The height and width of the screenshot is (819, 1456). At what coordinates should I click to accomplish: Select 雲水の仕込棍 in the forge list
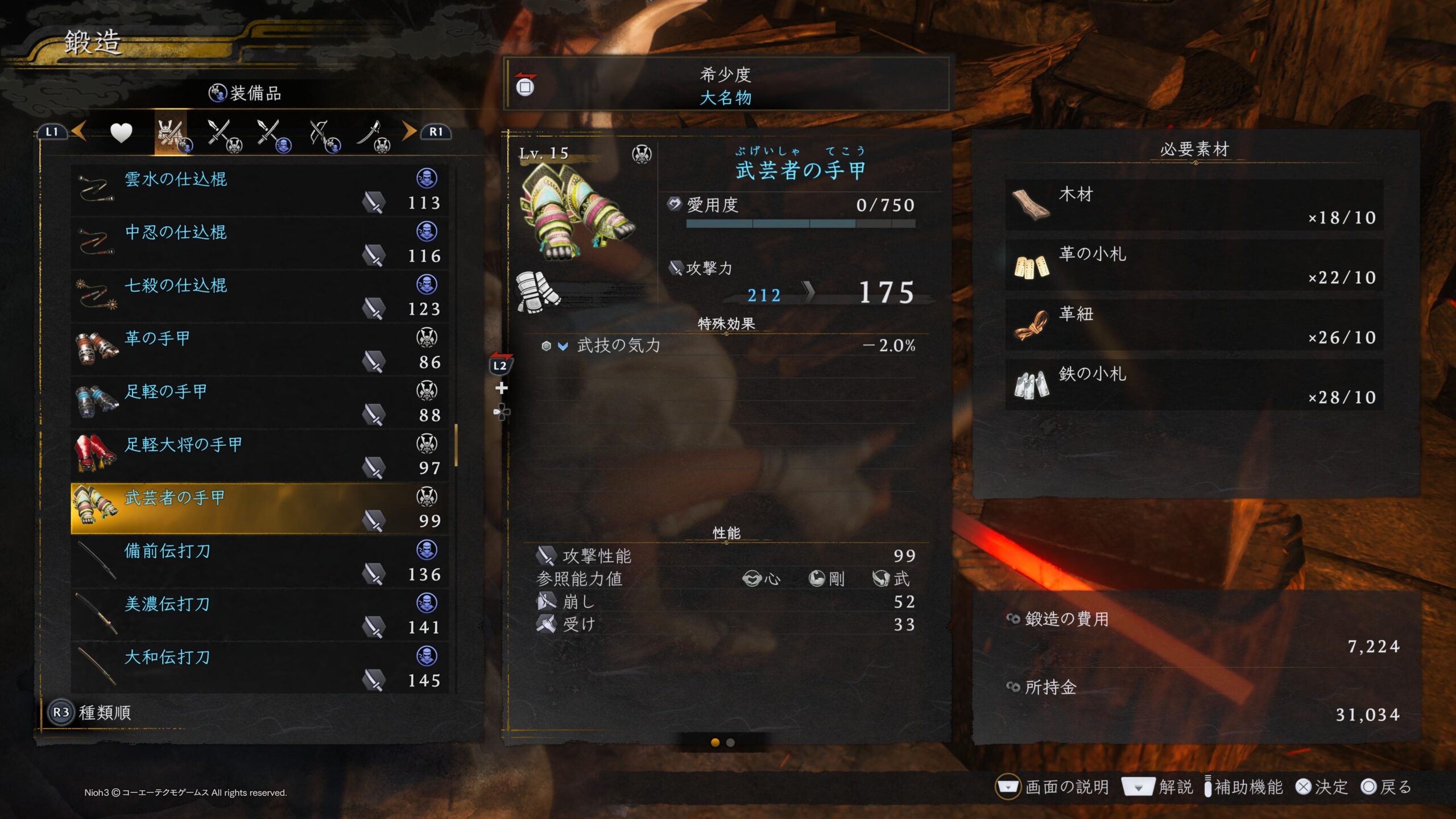point(259,190)
